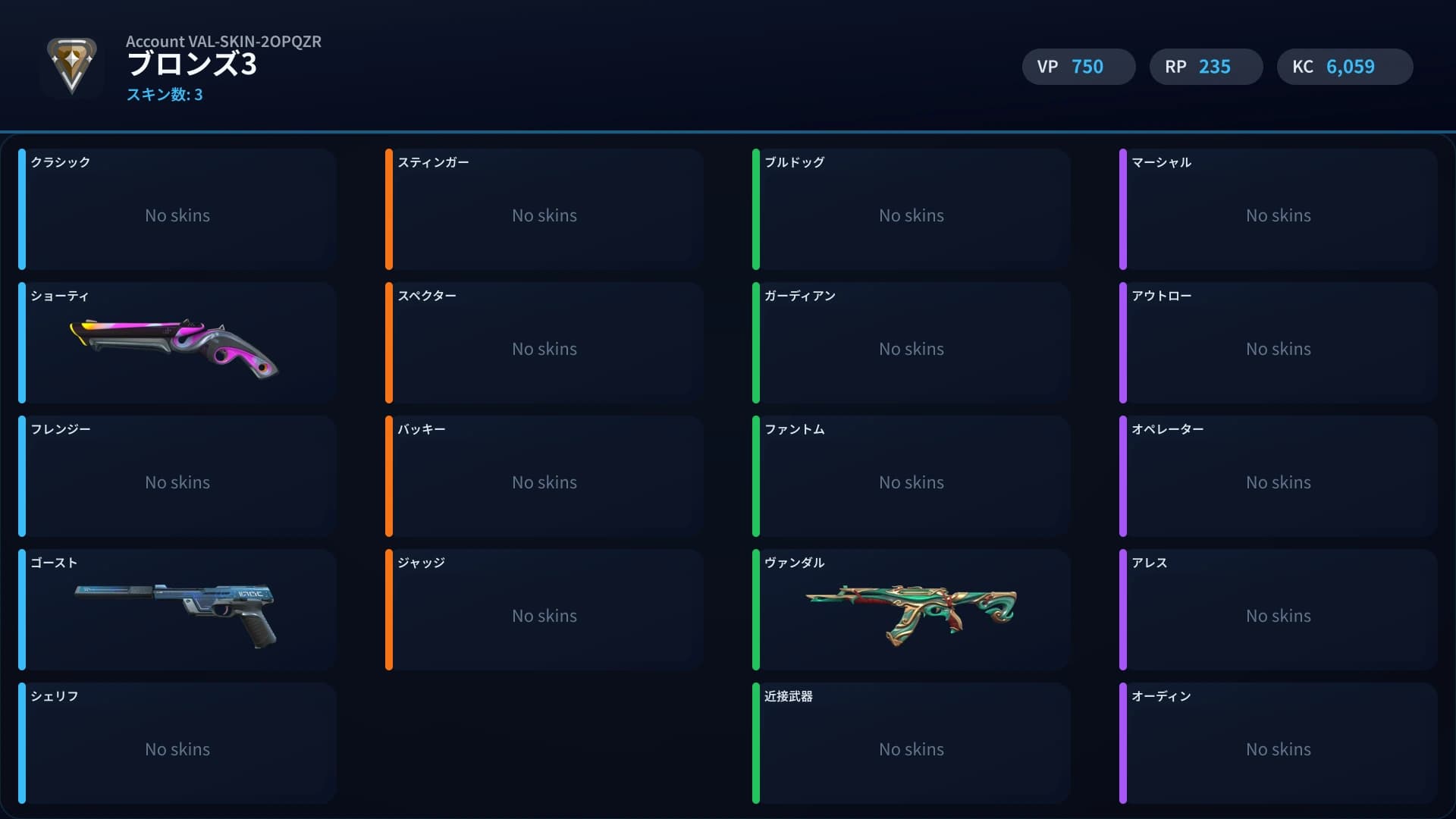Open the ブルドッグ weapon card
The image size is (1456, 819).
point(912,209)
